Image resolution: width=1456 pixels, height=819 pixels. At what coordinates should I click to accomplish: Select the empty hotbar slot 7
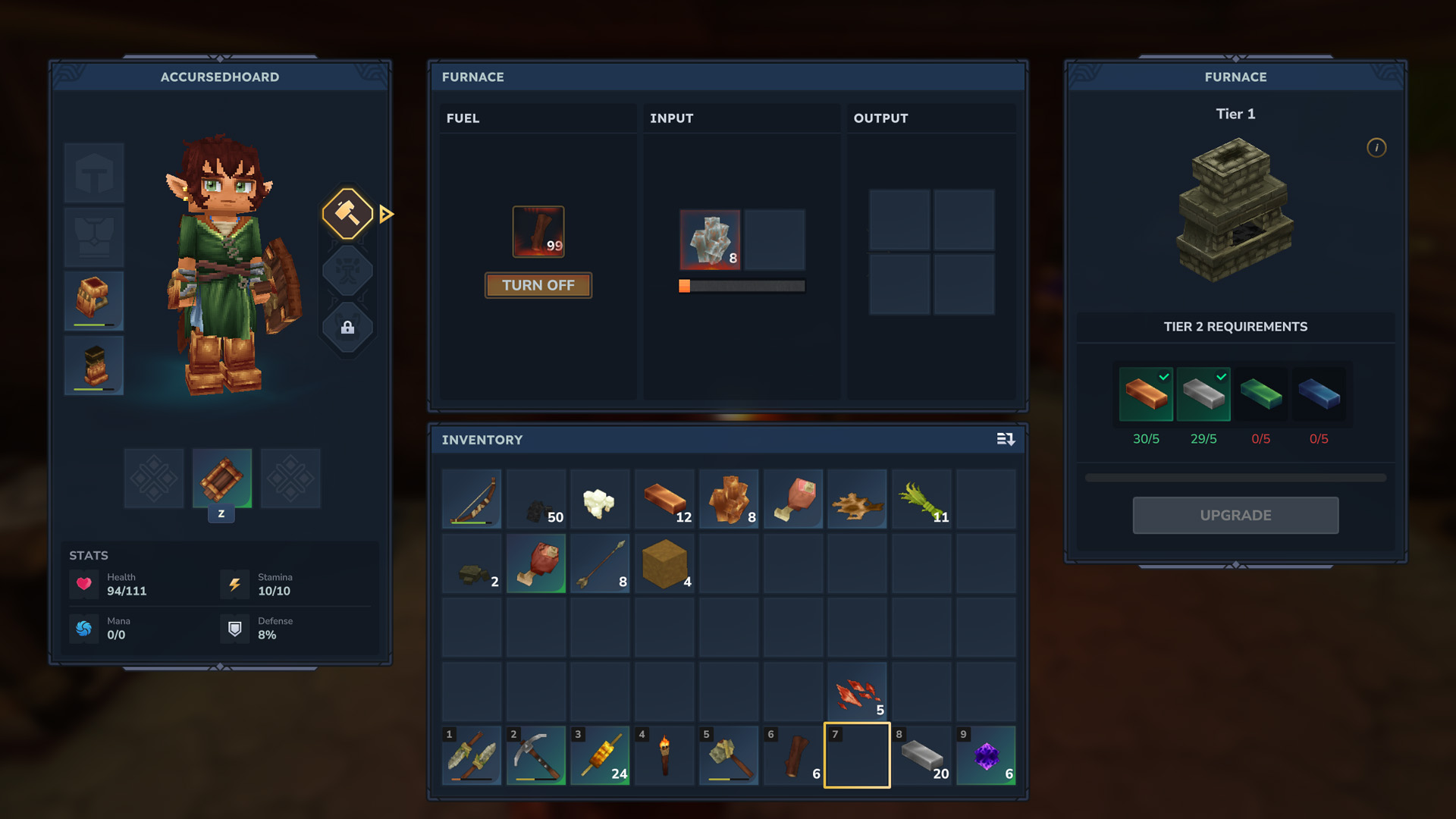[x=857, y=755]
